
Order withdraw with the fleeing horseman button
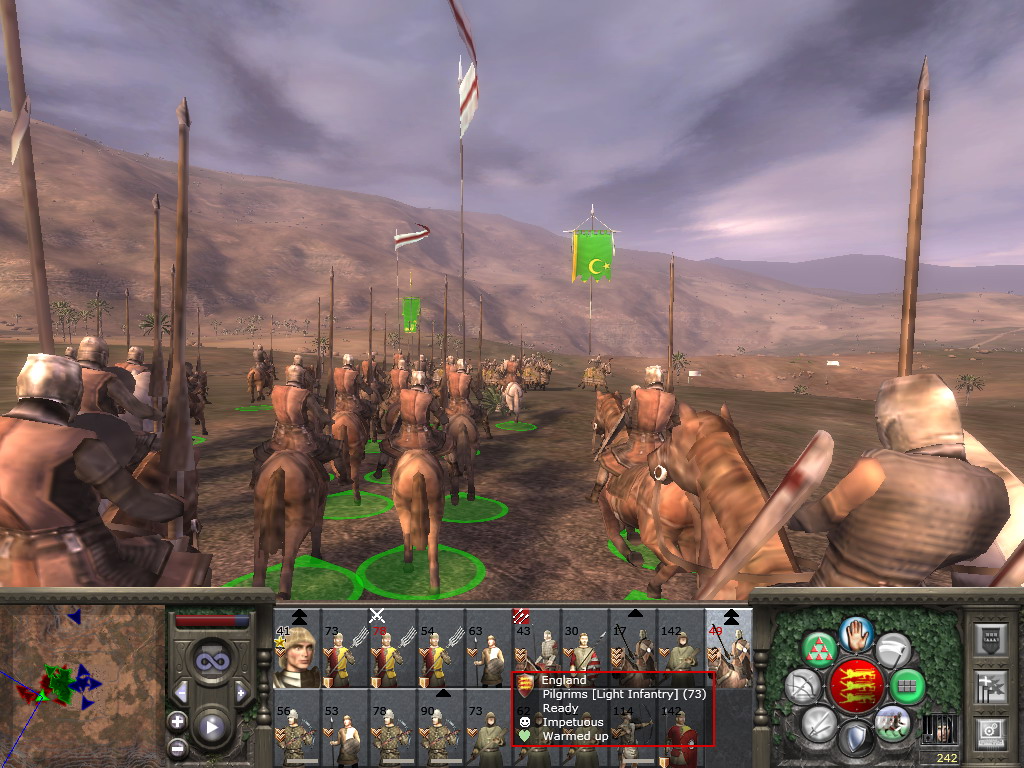(891, 721)
